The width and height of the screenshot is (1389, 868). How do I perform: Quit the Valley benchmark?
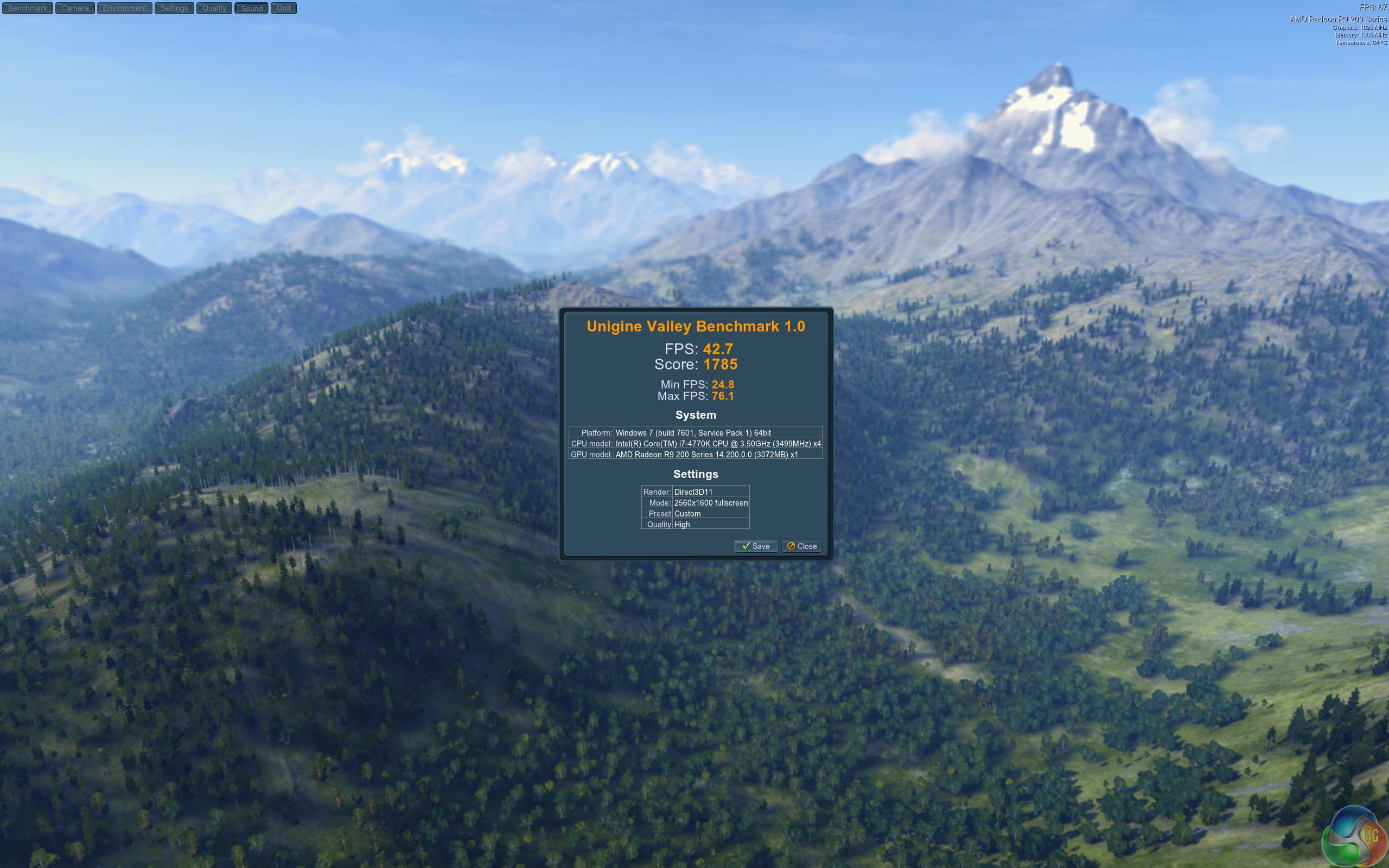tap(284, 8)
